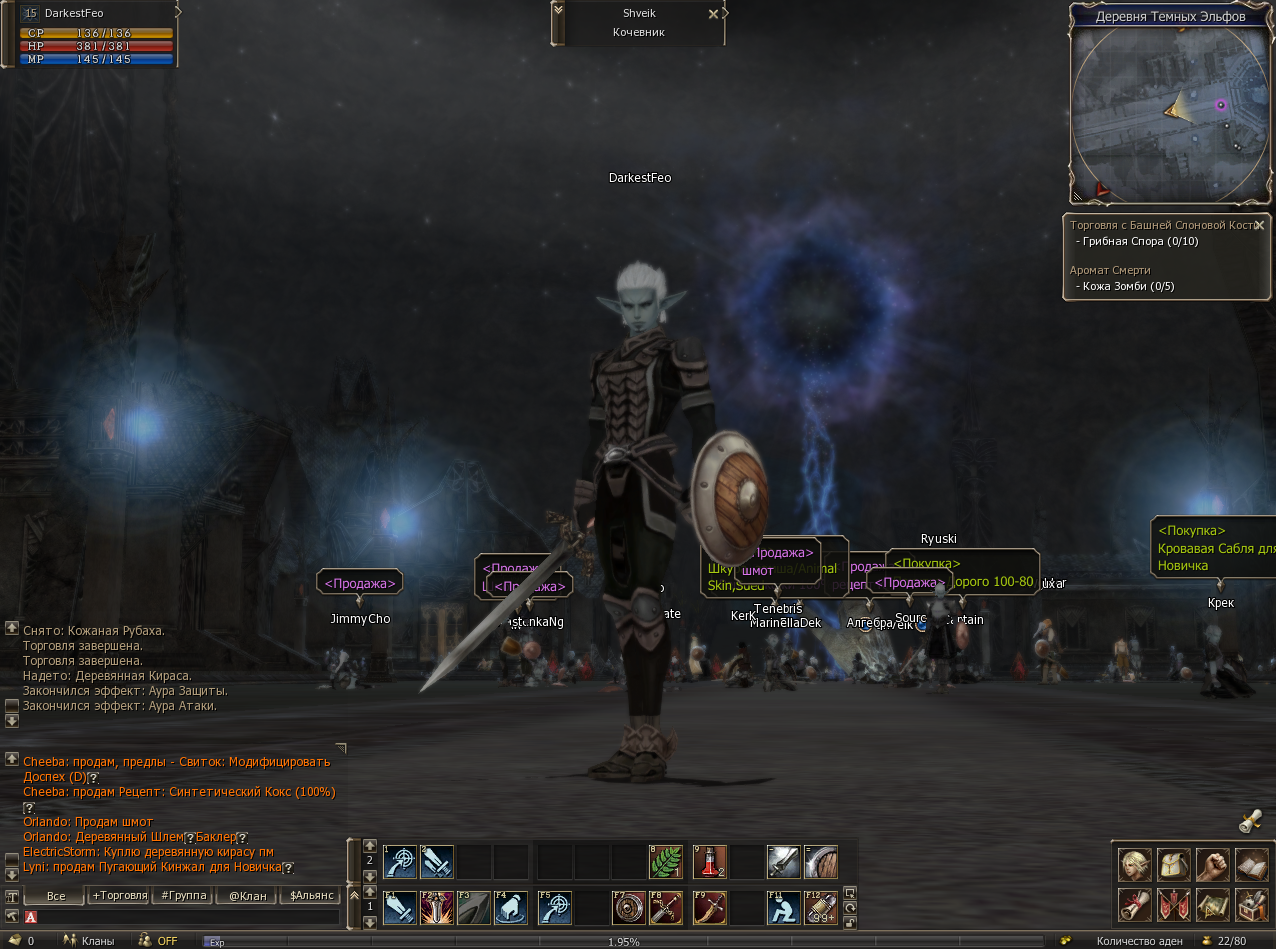Open the actions fist icon
Image resolution: width=1276 pixels, height=949 pixels.
click(x=1212, y=864)
